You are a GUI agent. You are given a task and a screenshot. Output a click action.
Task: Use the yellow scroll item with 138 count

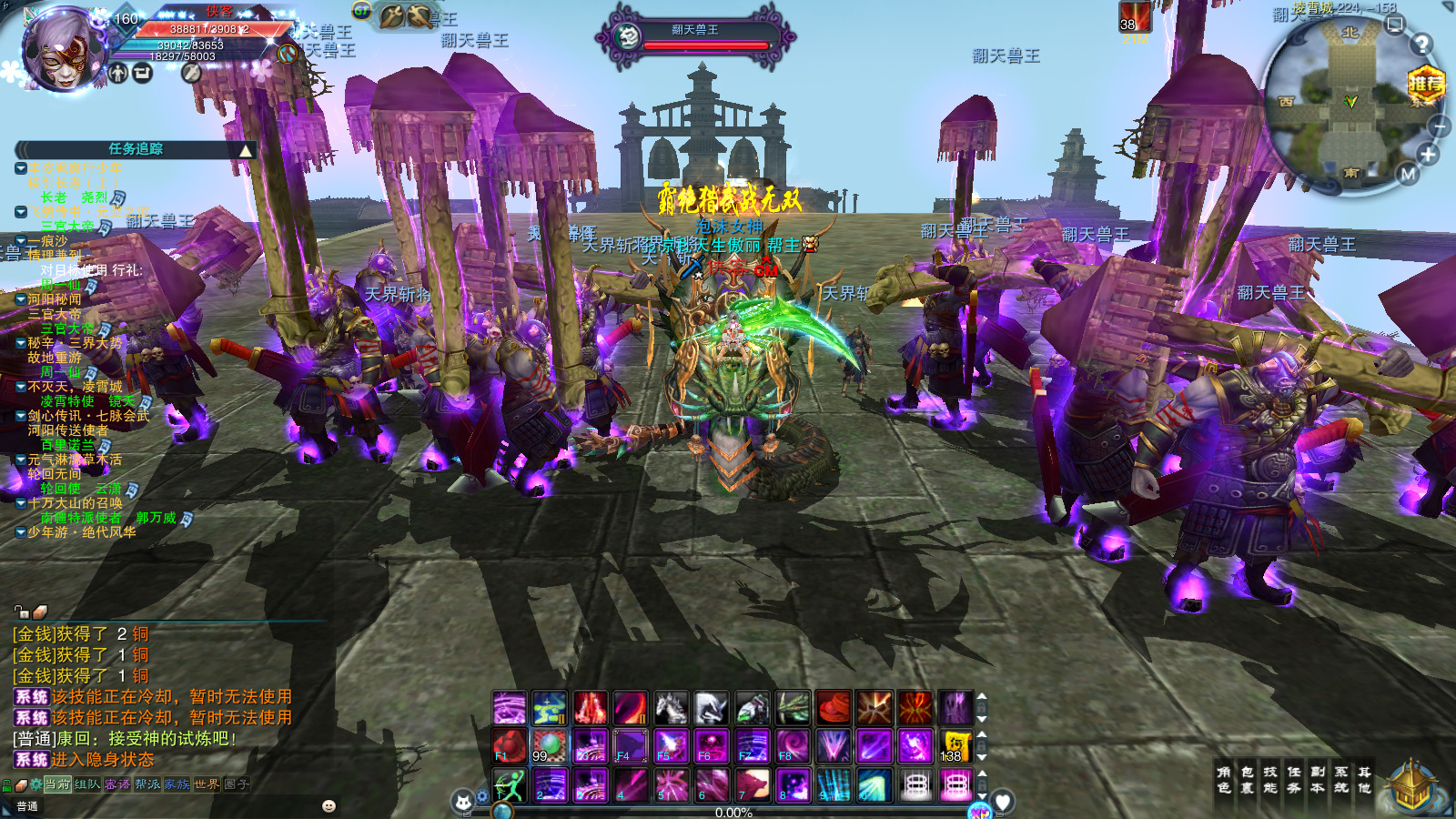[x=955, y=746]
